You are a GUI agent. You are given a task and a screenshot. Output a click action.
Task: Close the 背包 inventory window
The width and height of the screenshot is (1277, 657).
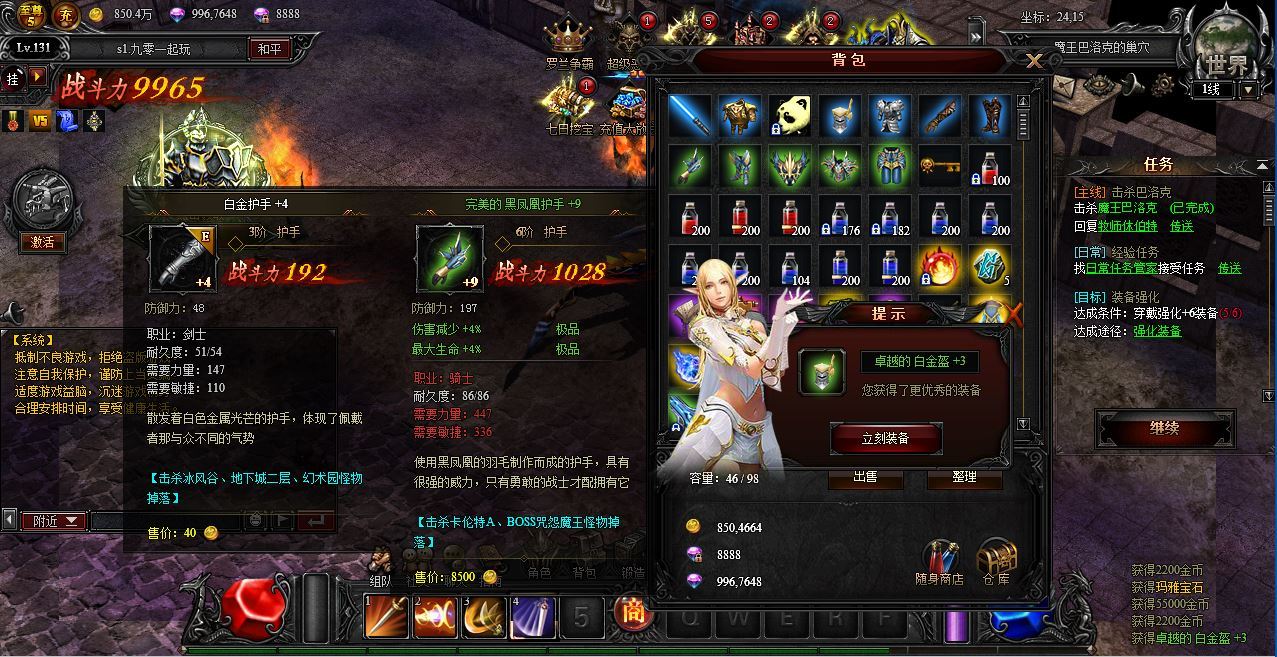pyautogui.click(x=1034, y=62)
